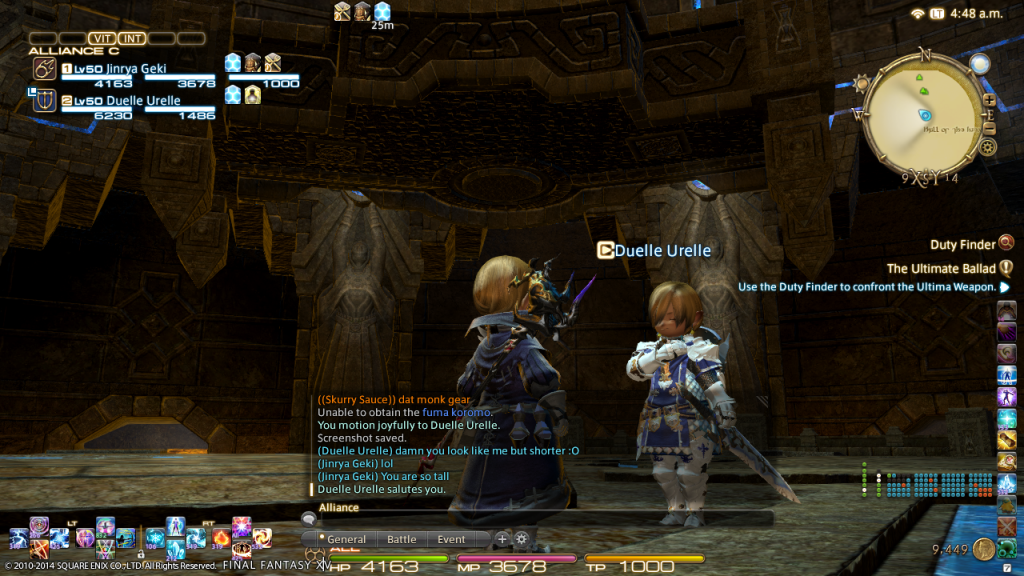Activate the flame ability on hotbar

pos(221,538)
